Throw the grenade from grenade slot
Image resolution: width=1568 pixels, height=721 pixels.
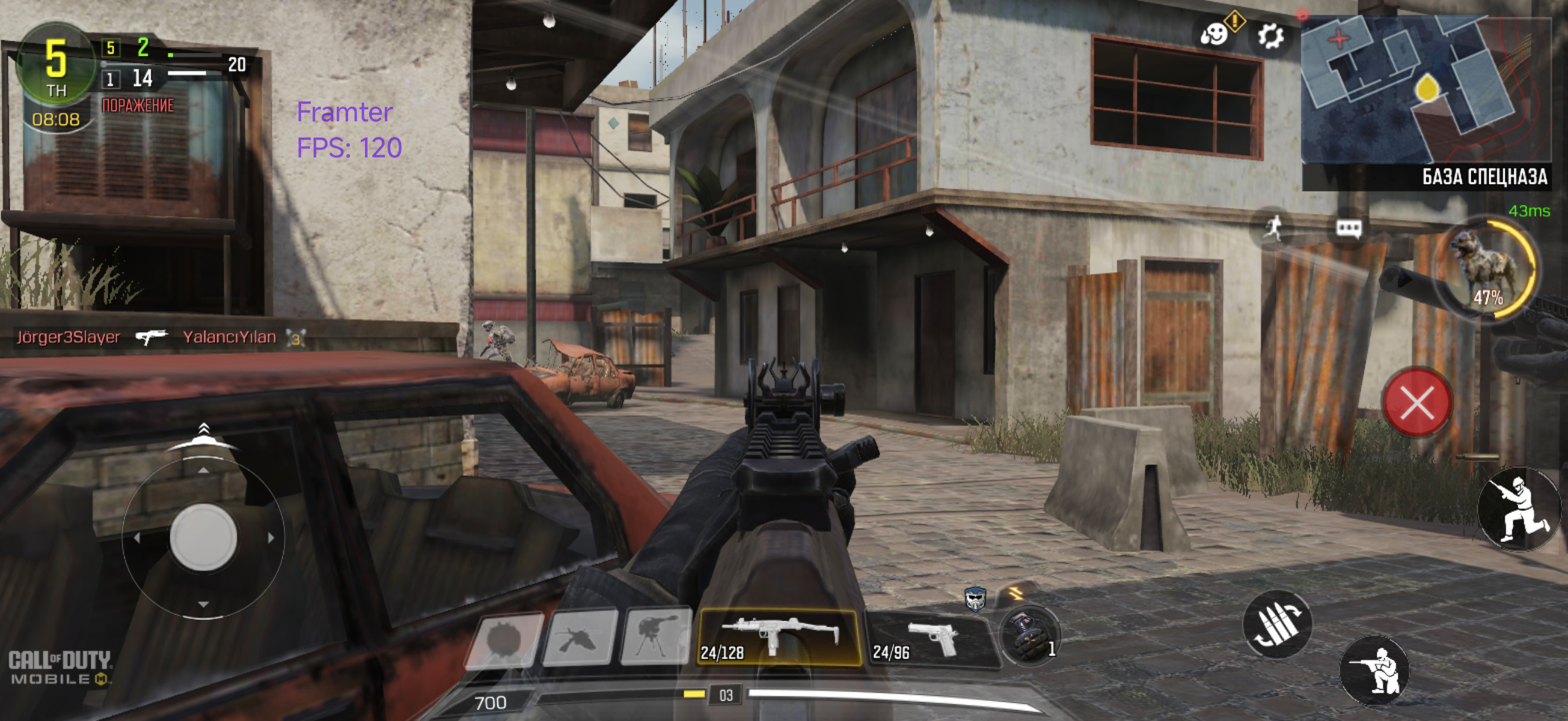tap(1030, 636)
